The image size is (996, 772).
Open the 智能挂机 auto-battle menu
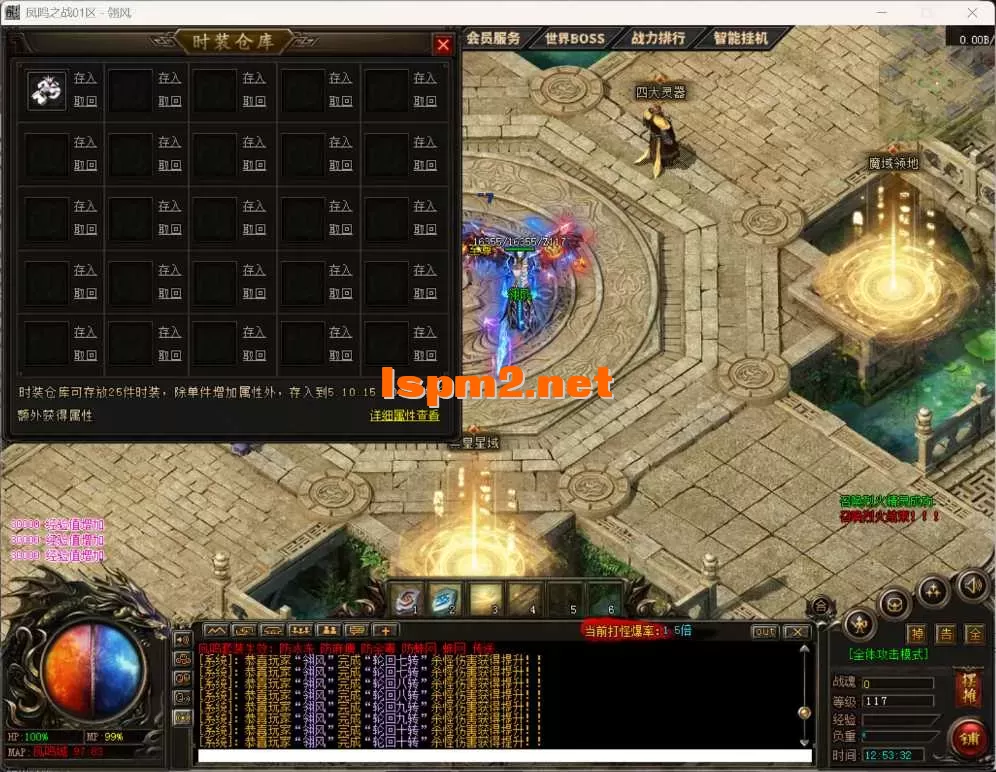[741, 38]
